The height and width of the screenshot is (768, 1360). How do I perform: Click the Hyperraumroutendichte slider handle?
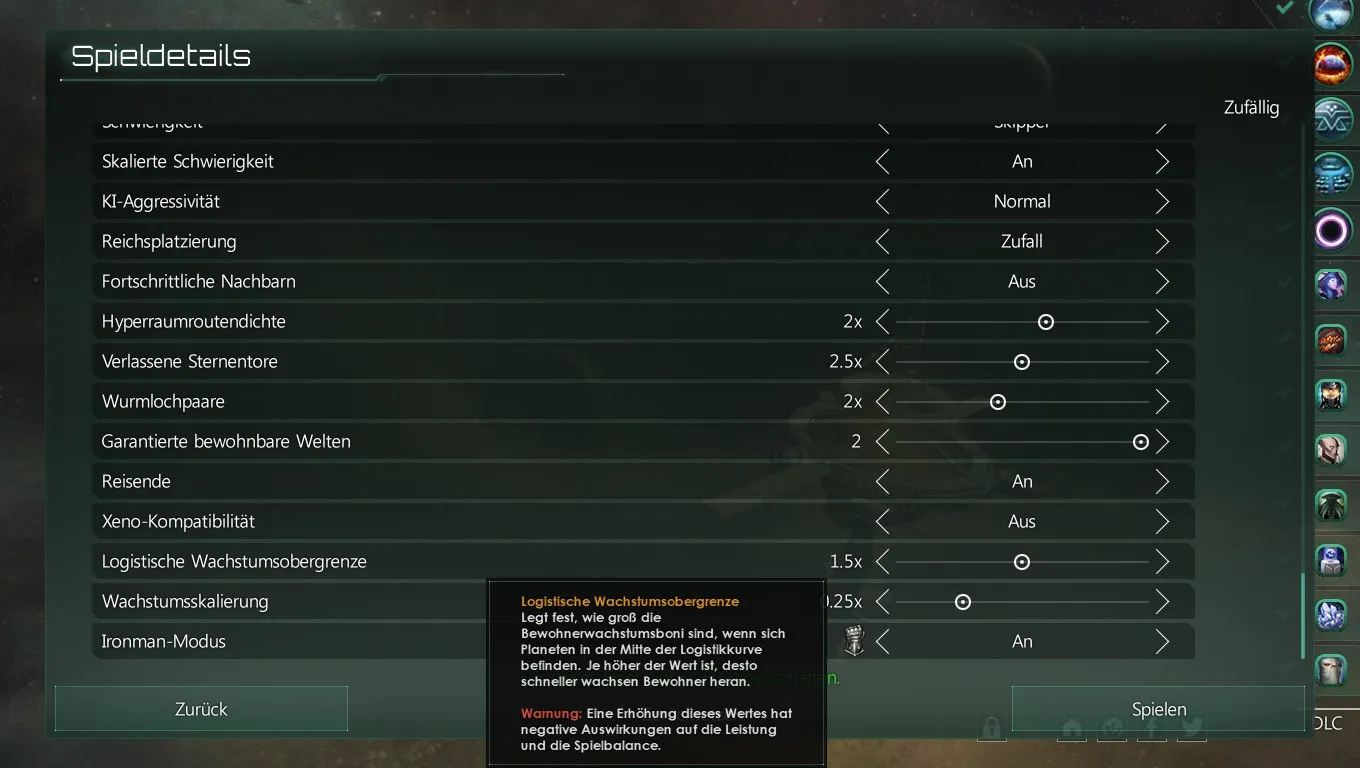pyautogui.click(x=1046, y=322)
